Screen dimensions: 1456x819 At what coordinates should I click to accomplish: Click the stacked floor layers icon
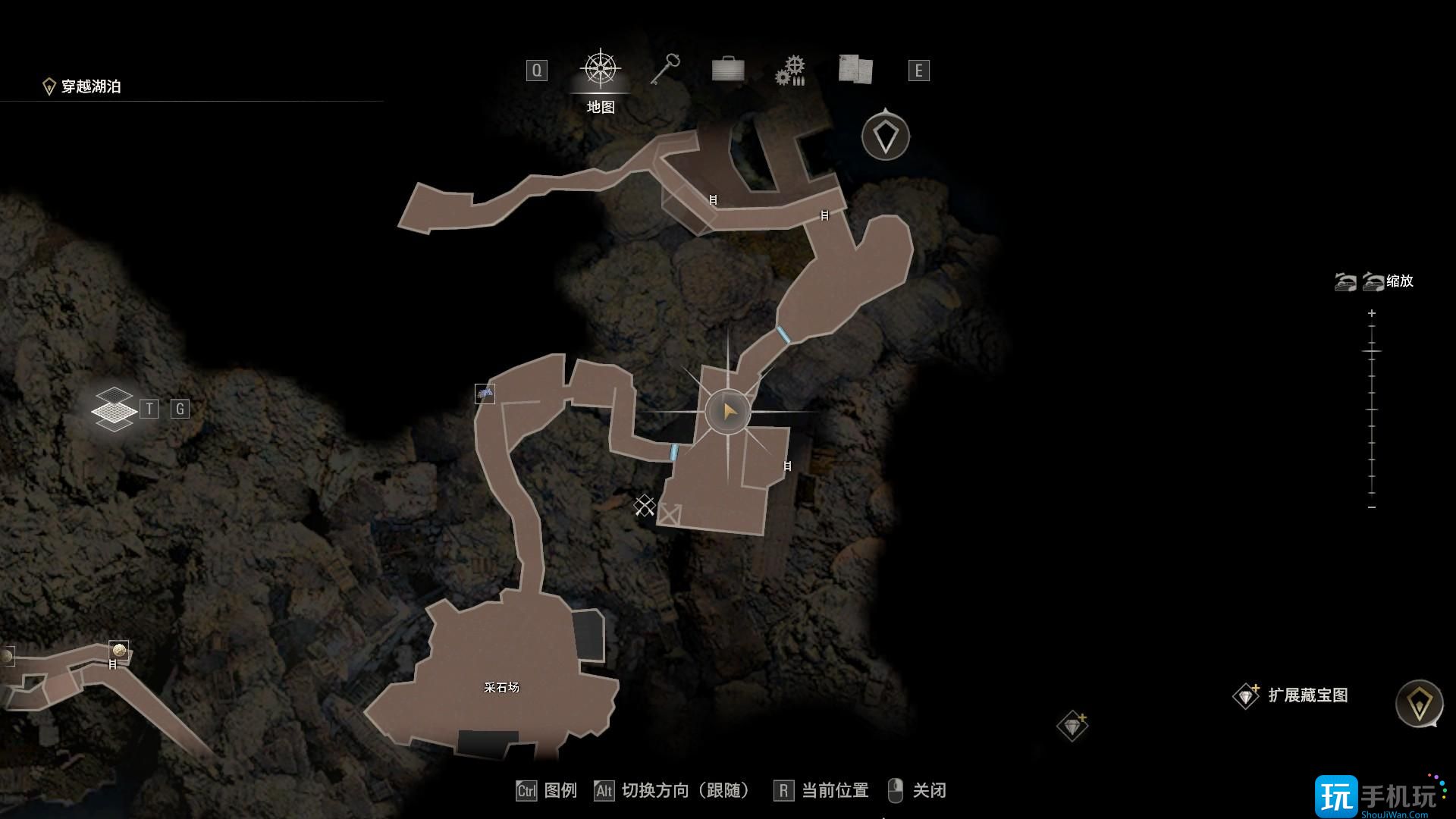pyautogui.click(x=114, y=409)
